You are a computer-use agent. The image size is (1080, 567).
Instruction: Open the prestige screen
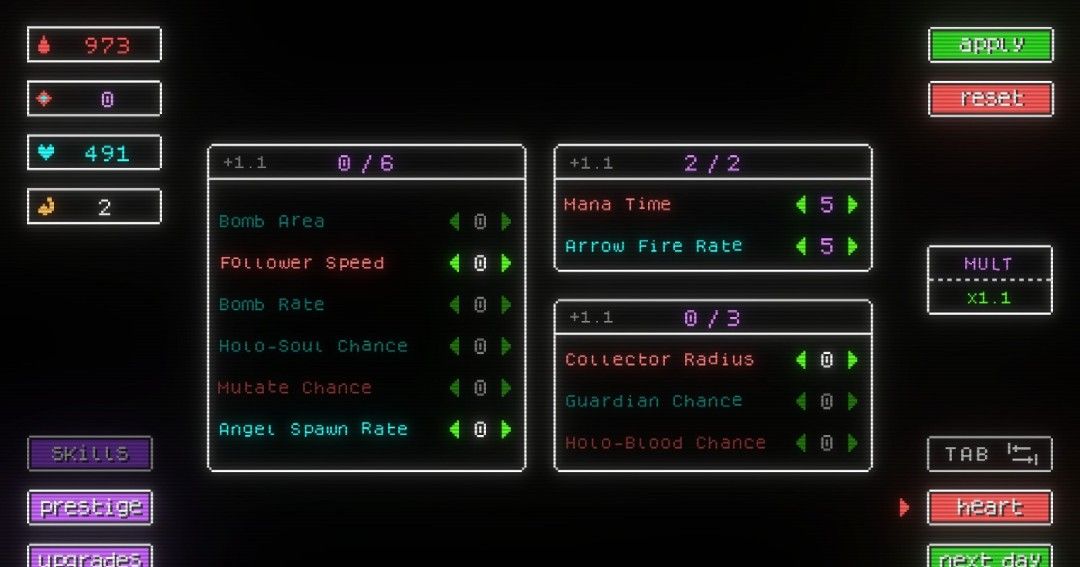[x=90, y=507]
